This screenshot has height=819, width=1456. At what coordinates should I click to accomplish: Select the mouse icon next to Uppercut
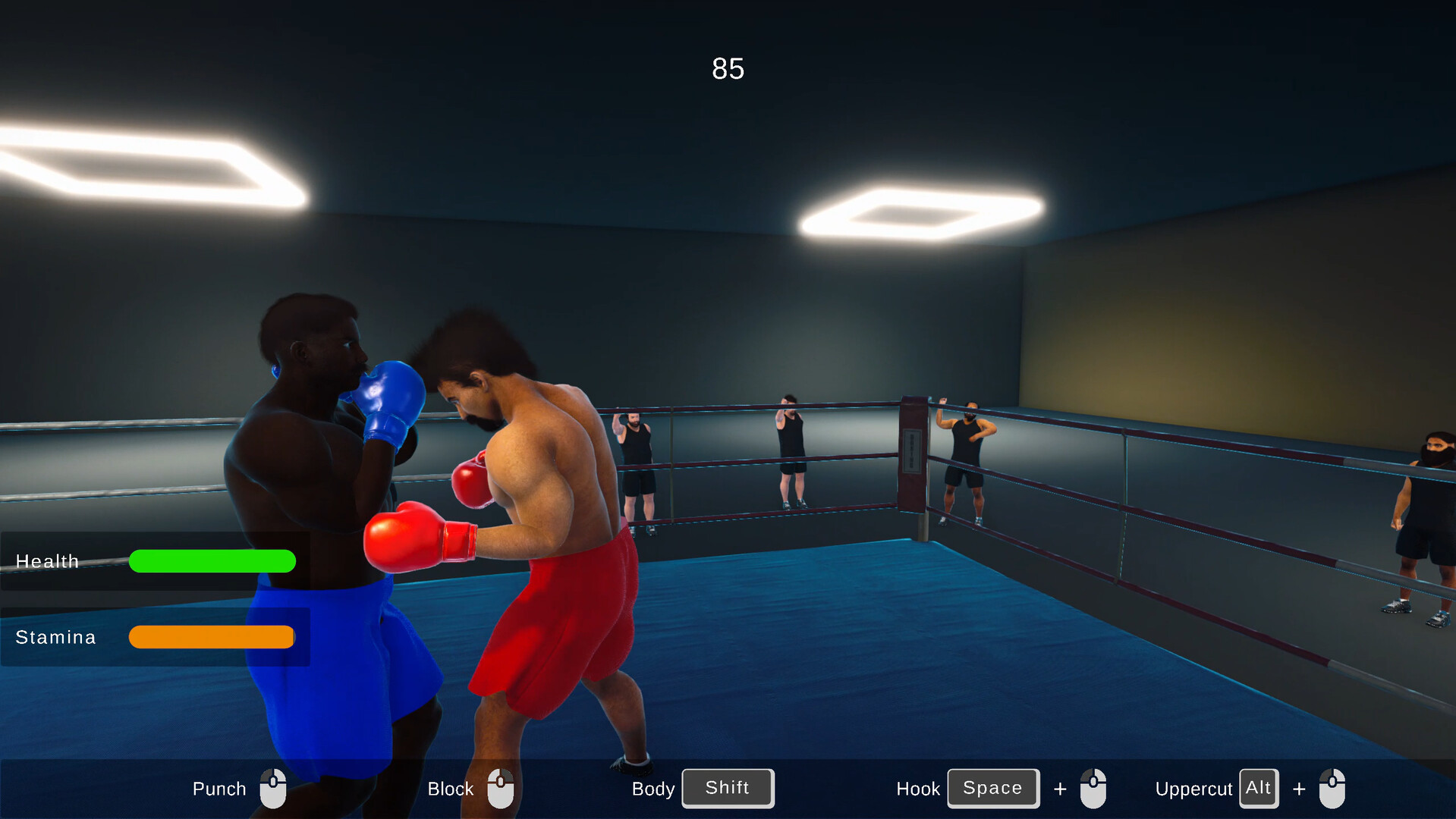point(1333,788)
